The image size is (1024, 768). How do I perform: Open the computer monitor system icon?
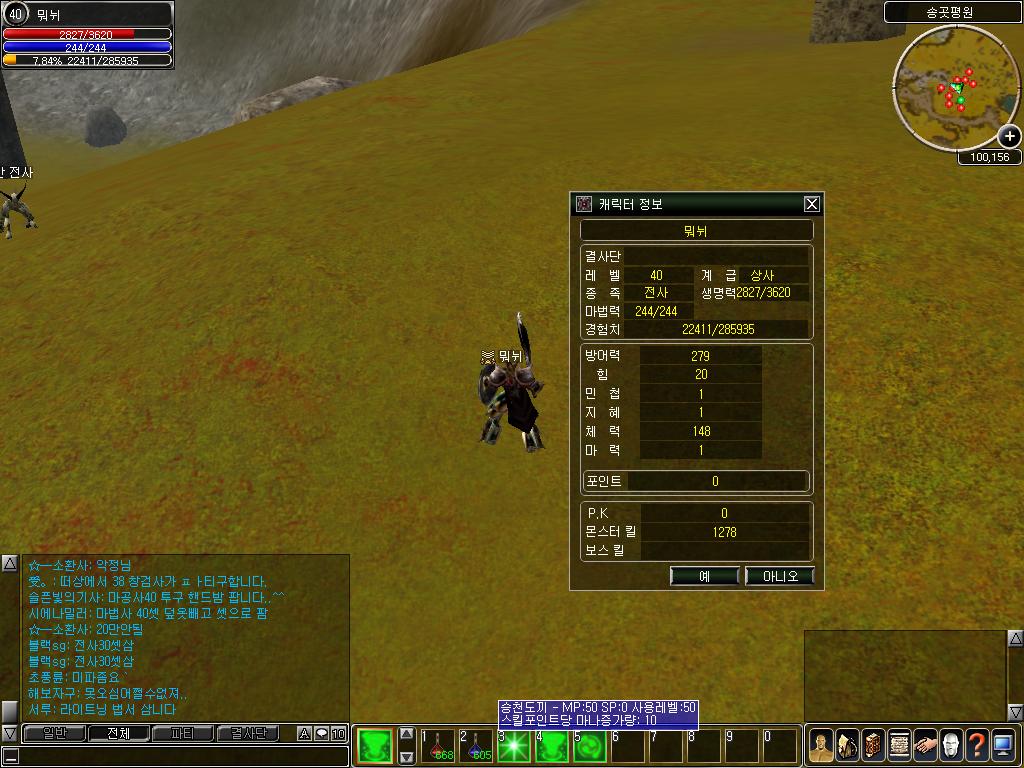click(x=1002, y=745)
